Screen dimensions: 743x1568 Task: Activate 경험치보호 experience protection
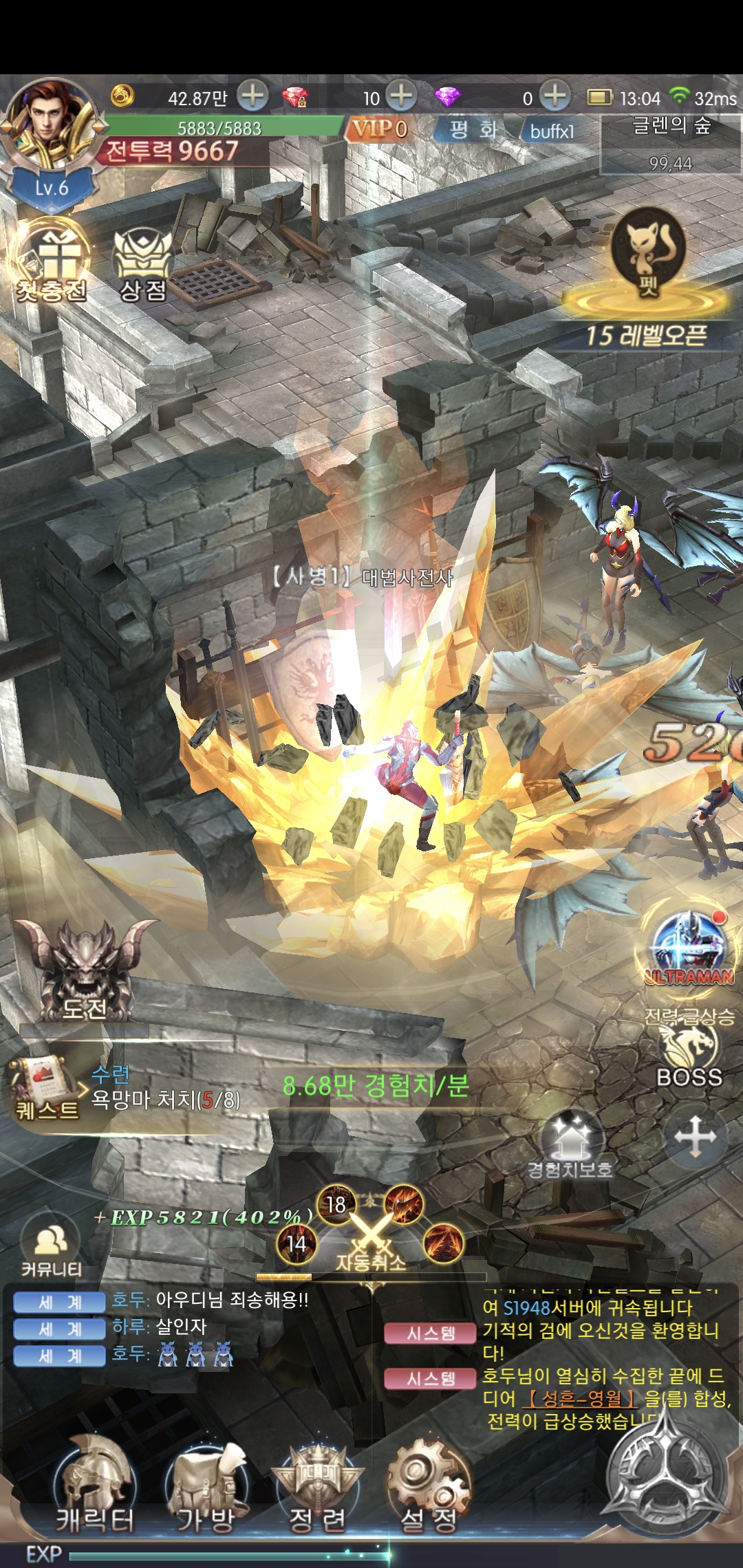[570, 1146]
